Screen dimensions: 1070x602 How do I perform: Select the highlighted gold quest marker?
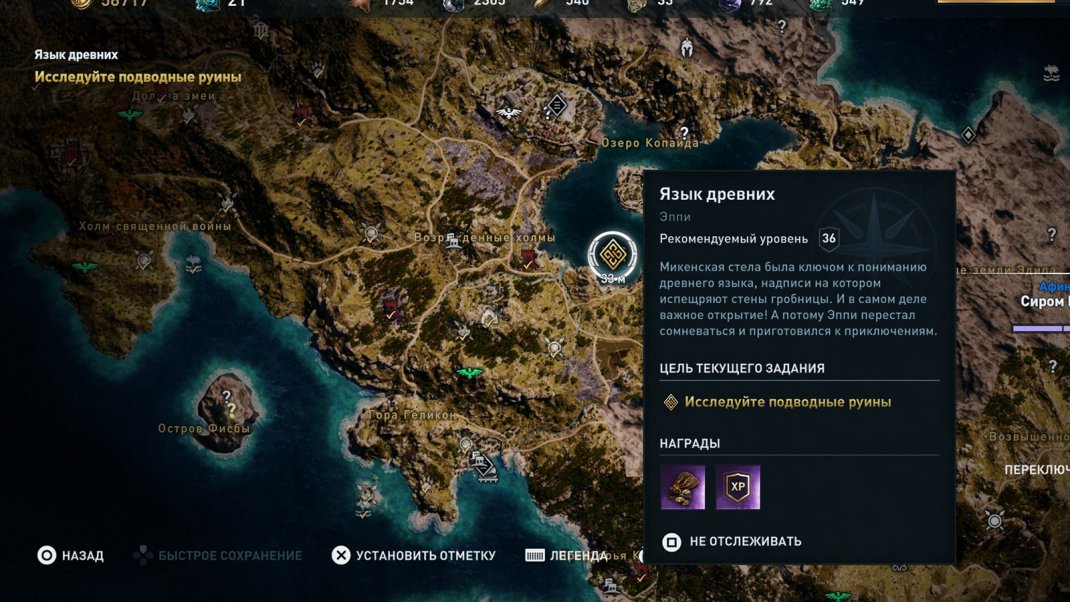612,254
